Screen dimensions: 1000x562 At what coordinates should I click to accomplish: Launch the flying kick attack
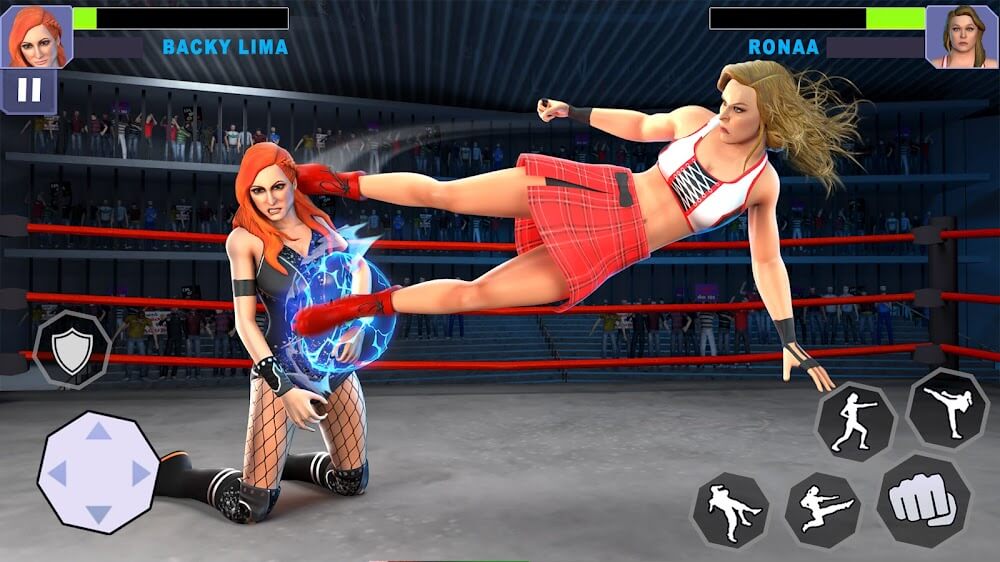821,510
